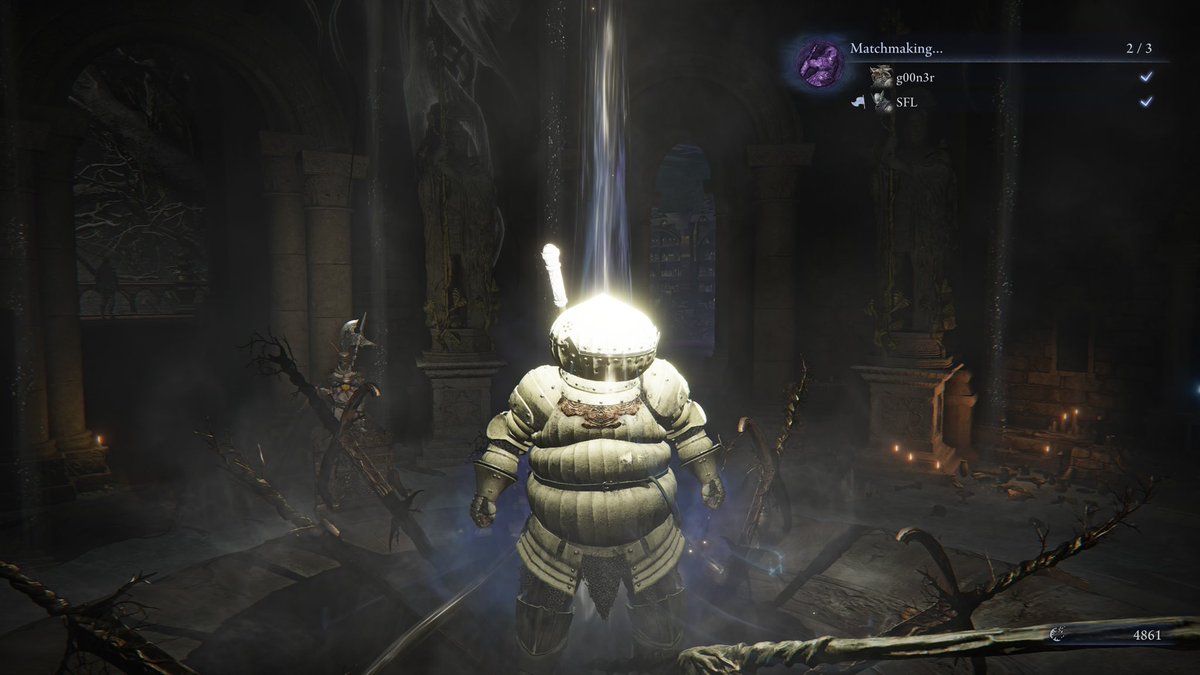The height and width of the screenshot is (675, 1200).
Task: Click SFL's ready checkmark
Action: pyautogui.click(x=1146, y=102)
